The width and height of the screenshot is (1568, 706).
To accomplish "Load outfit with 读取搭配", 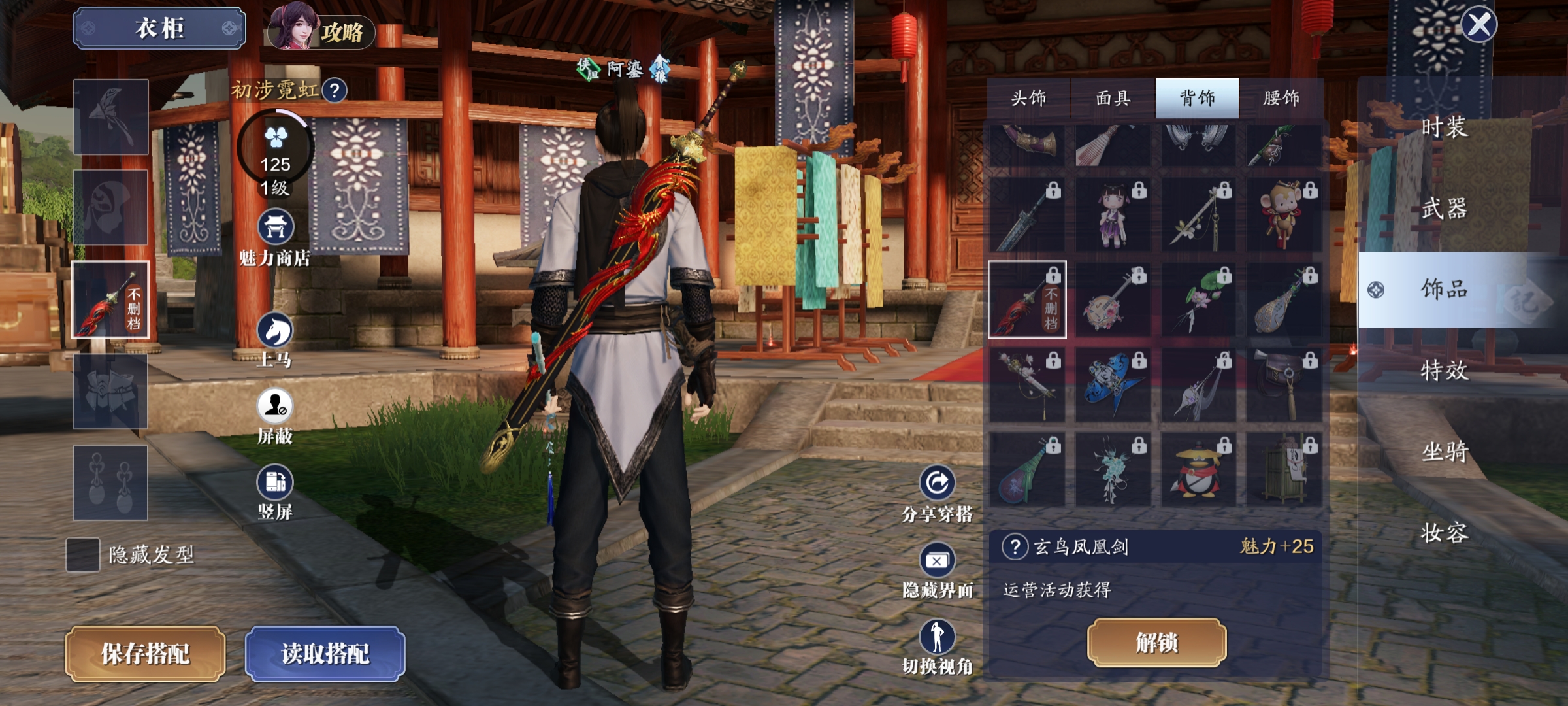I will [325, 654].
